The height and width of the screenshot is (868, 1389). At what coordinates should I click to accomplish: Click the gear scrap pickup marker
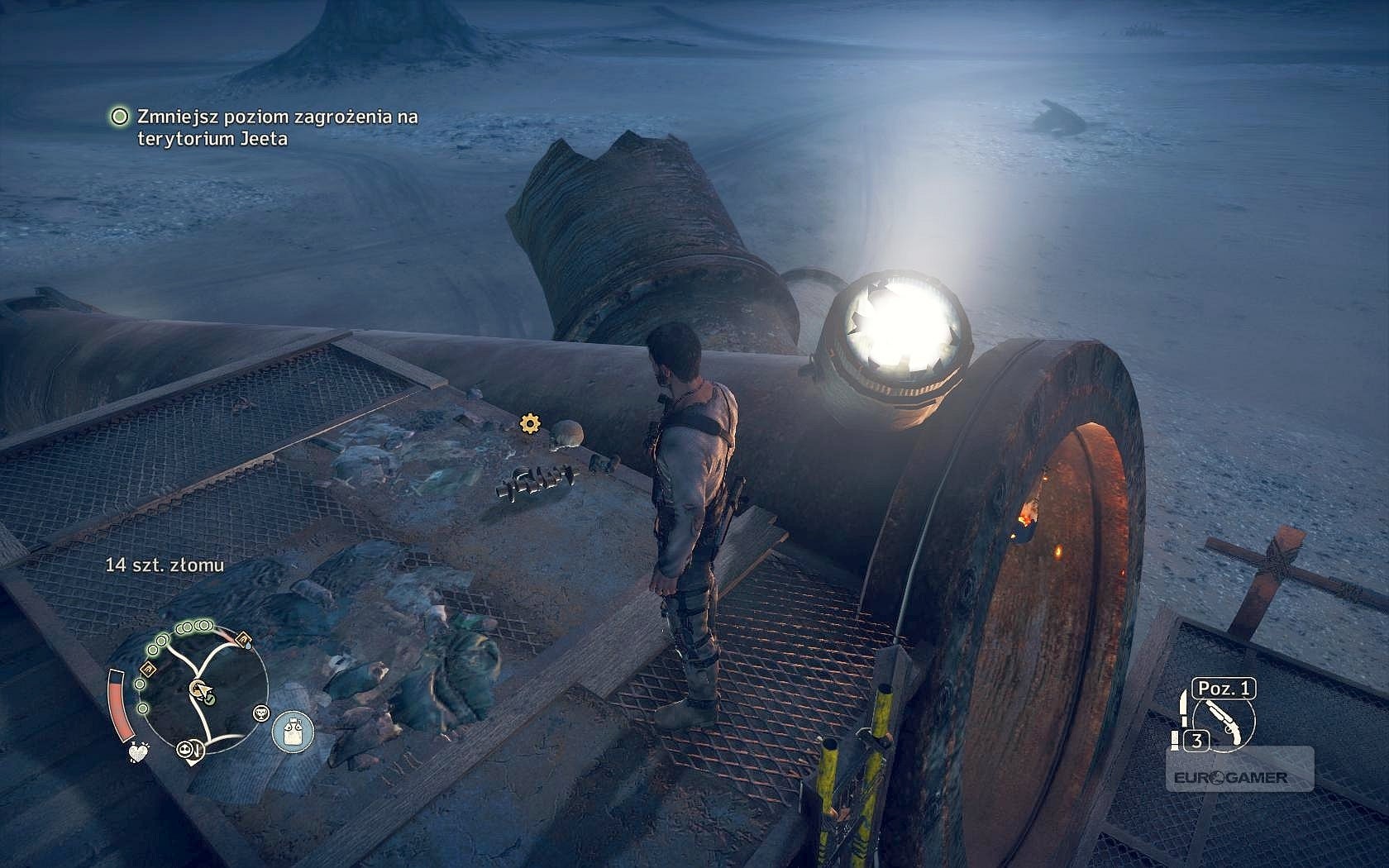[x=529, y=424]
